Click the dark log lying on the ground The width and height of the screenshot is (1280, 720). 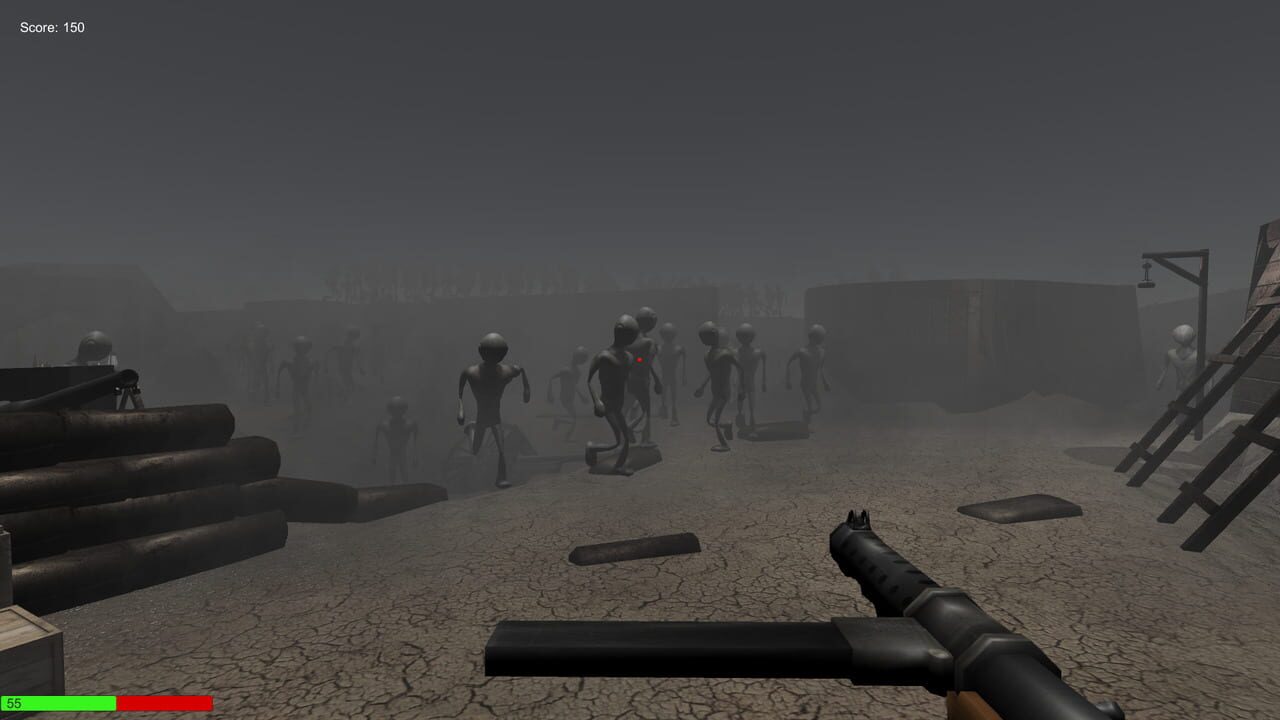(x=635, y=548)
